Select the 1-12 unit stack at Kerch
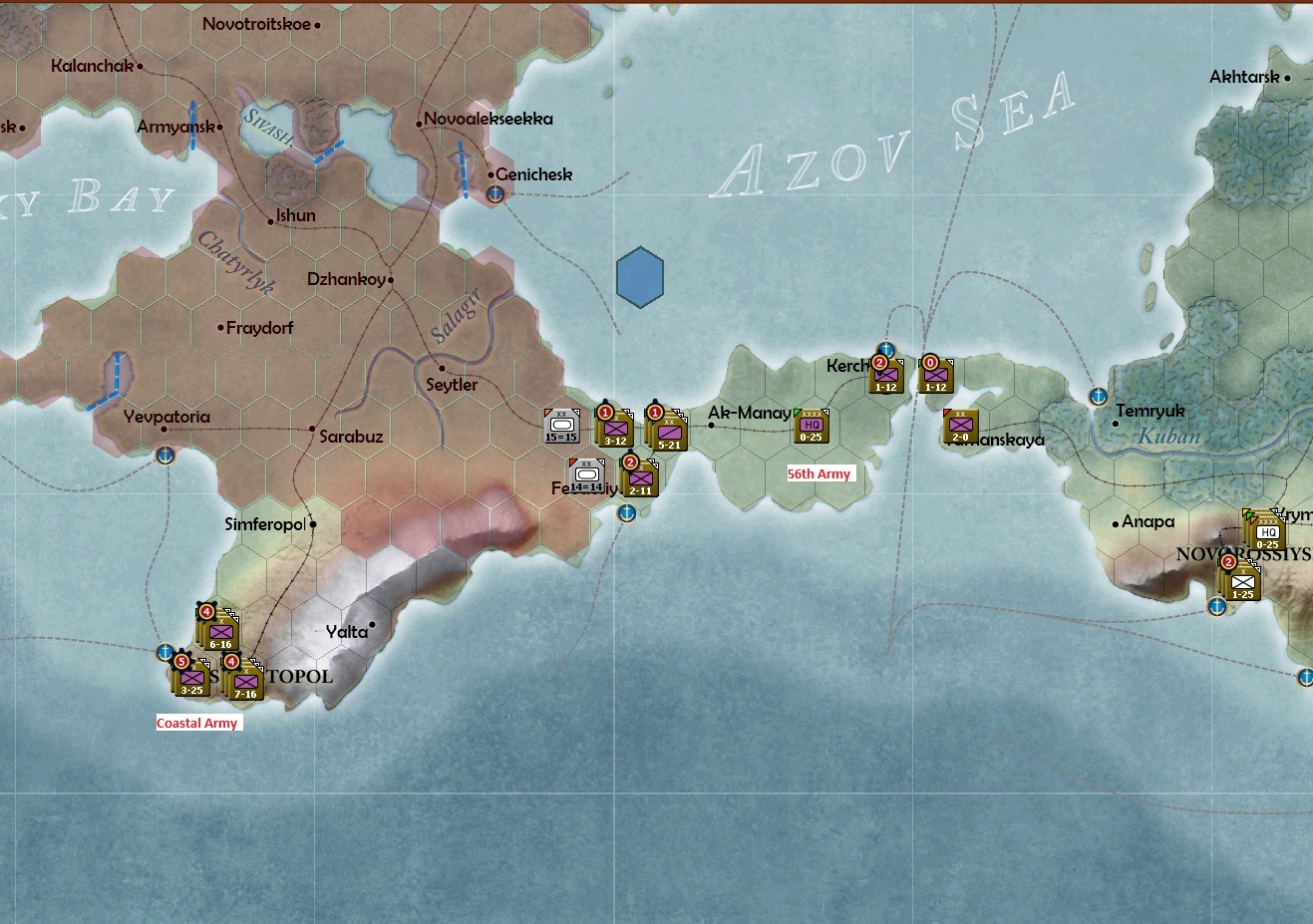 point(885,376)
